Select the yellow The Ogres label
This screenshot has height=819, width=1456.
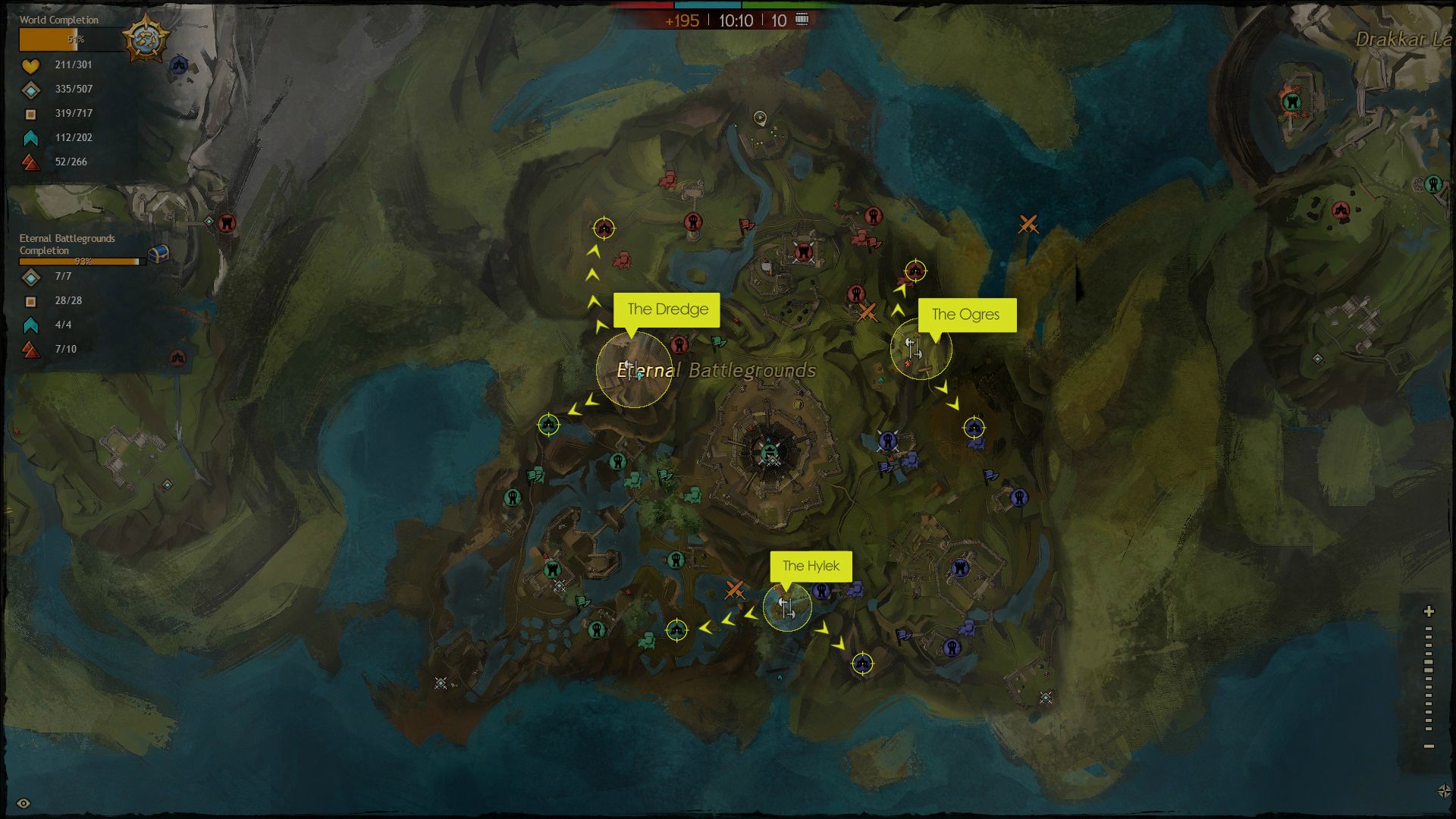pos(966,315)
